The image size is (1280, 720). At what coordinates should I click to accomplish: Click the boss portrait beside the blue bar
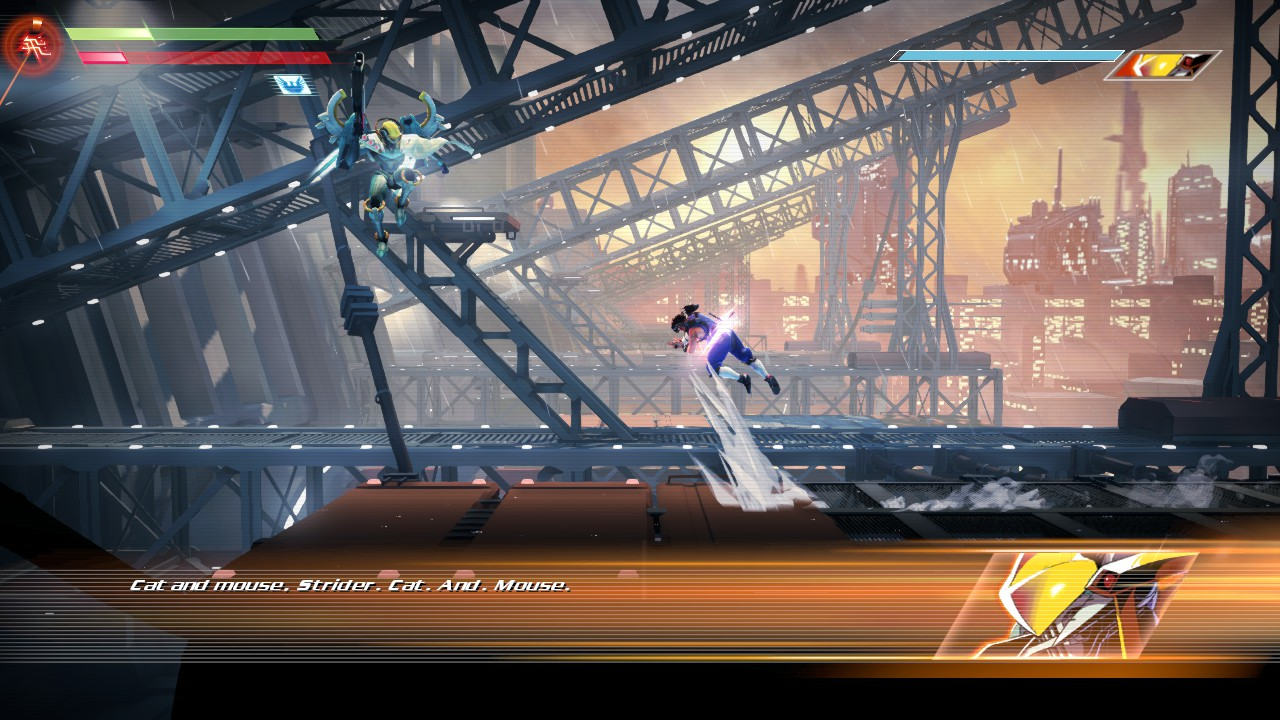point(1163,65)
